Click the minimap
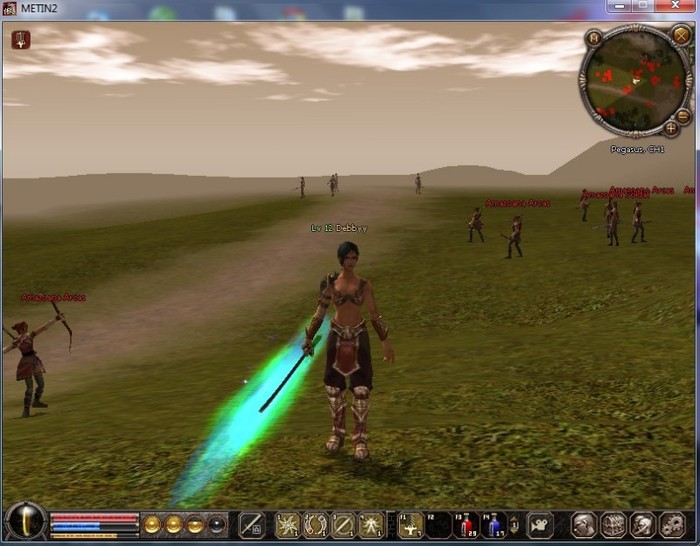 click(634, 80)
